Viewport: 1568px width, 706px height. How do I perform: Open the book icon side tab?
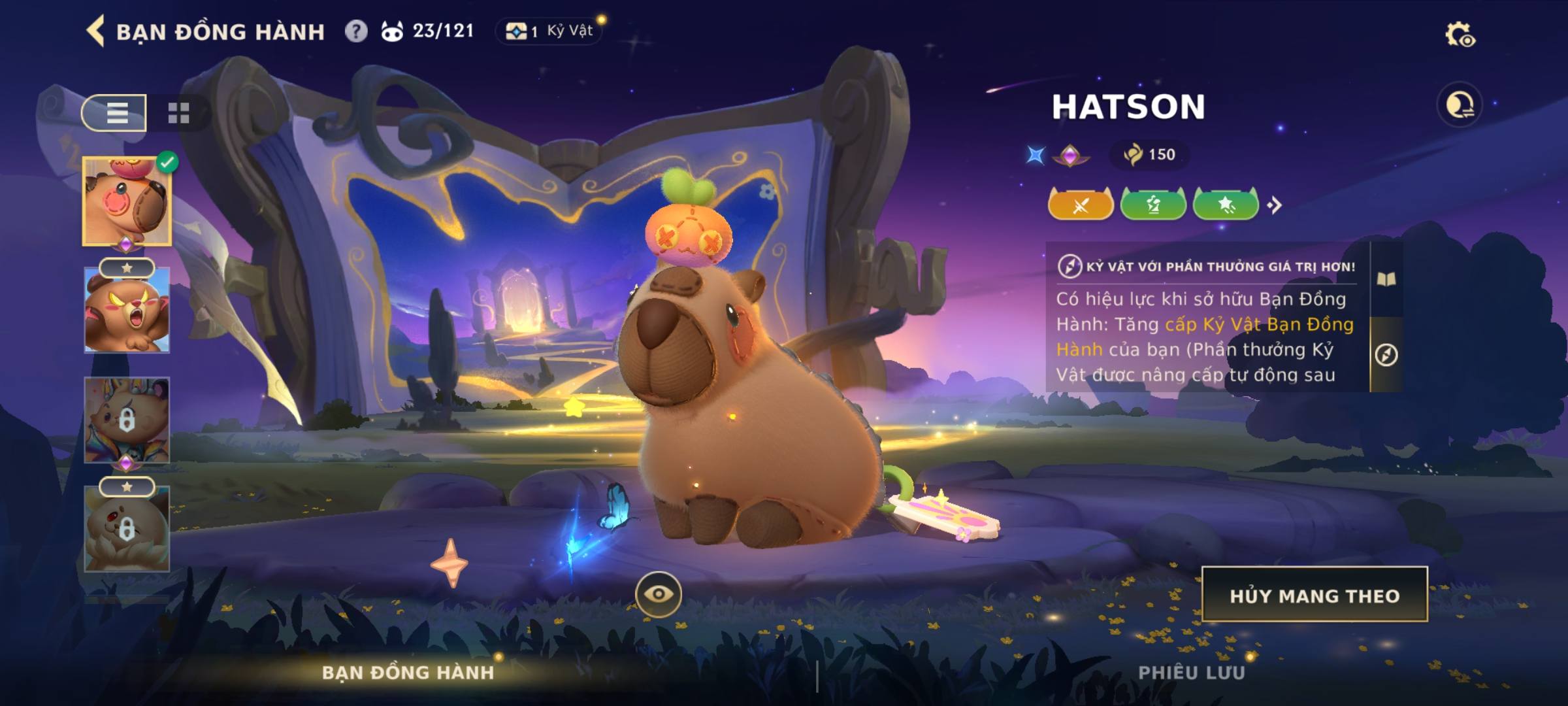point(1386,280)
